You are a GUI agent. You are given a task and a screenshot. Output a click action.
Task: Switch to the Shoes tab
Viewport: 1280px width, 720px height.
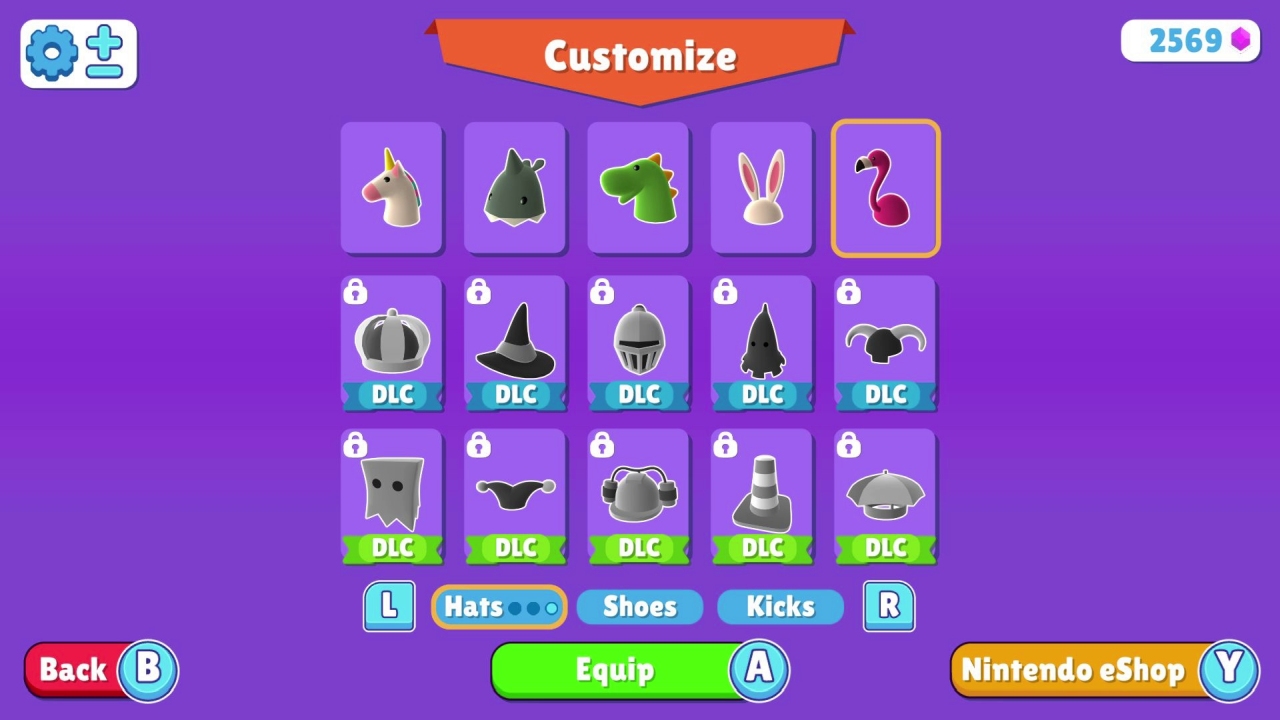click(x=639, y=606)
